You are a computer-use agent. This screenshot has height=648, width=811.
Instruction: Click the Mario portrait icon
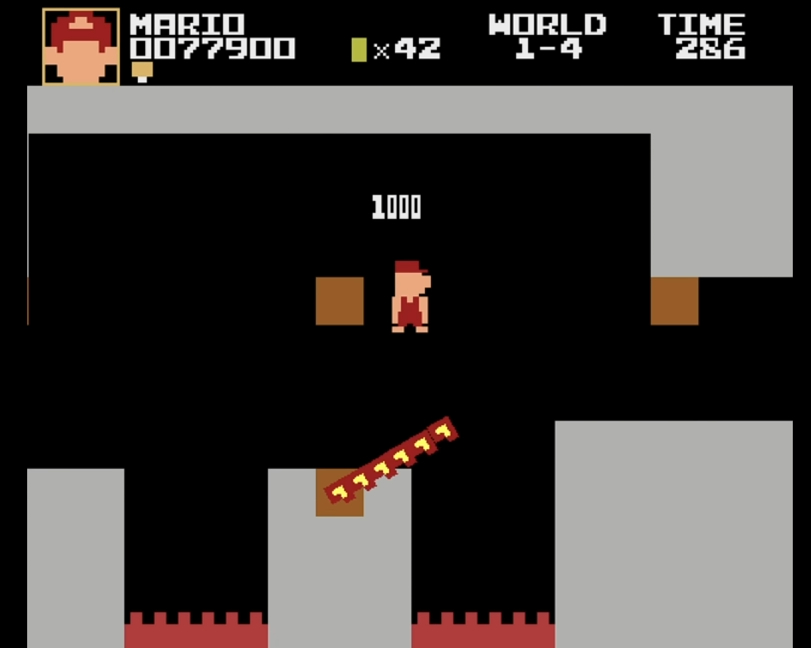[81, 46]
